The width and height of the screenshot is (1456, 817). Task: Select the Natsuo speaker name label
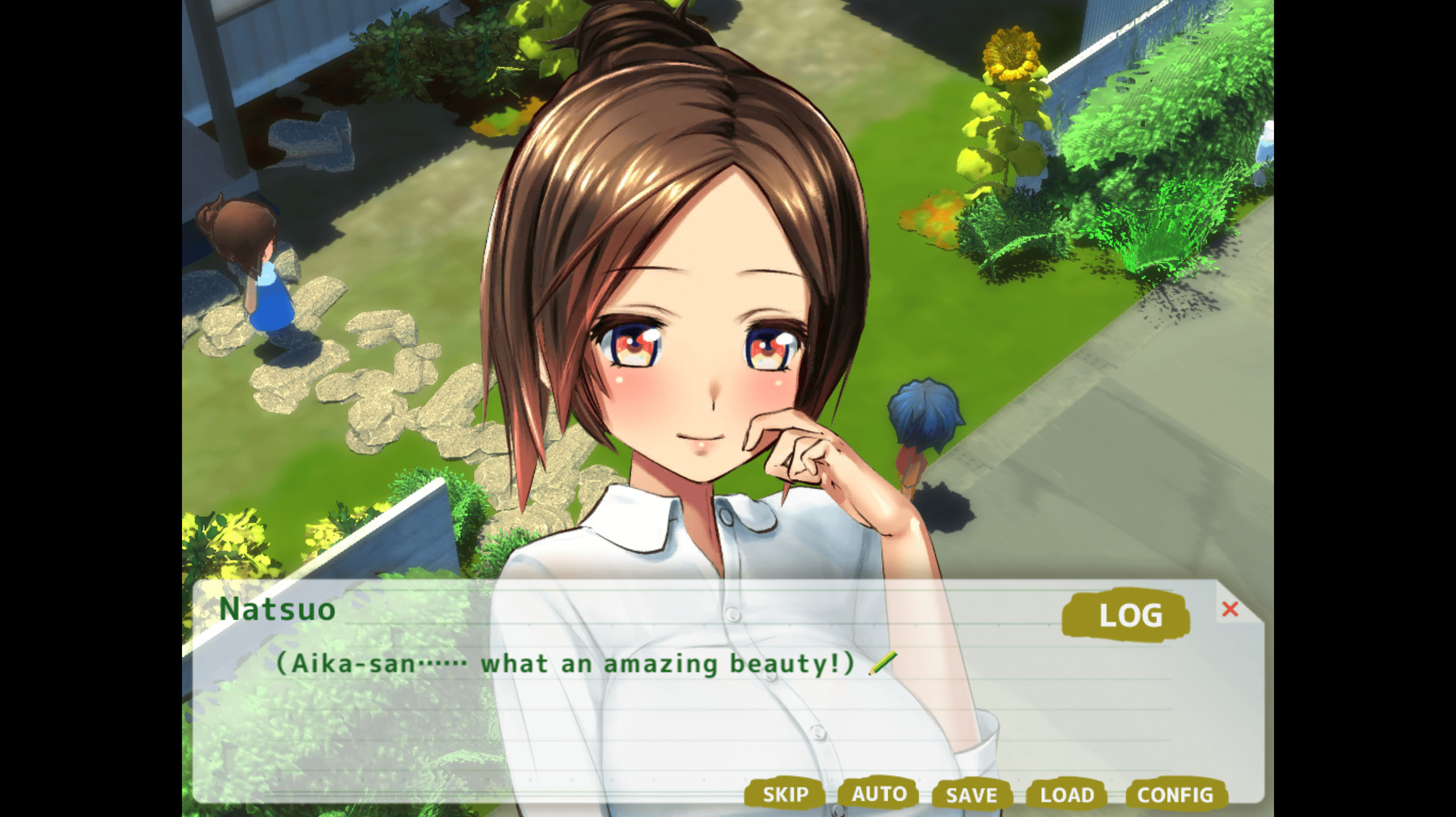pos(277,610)
